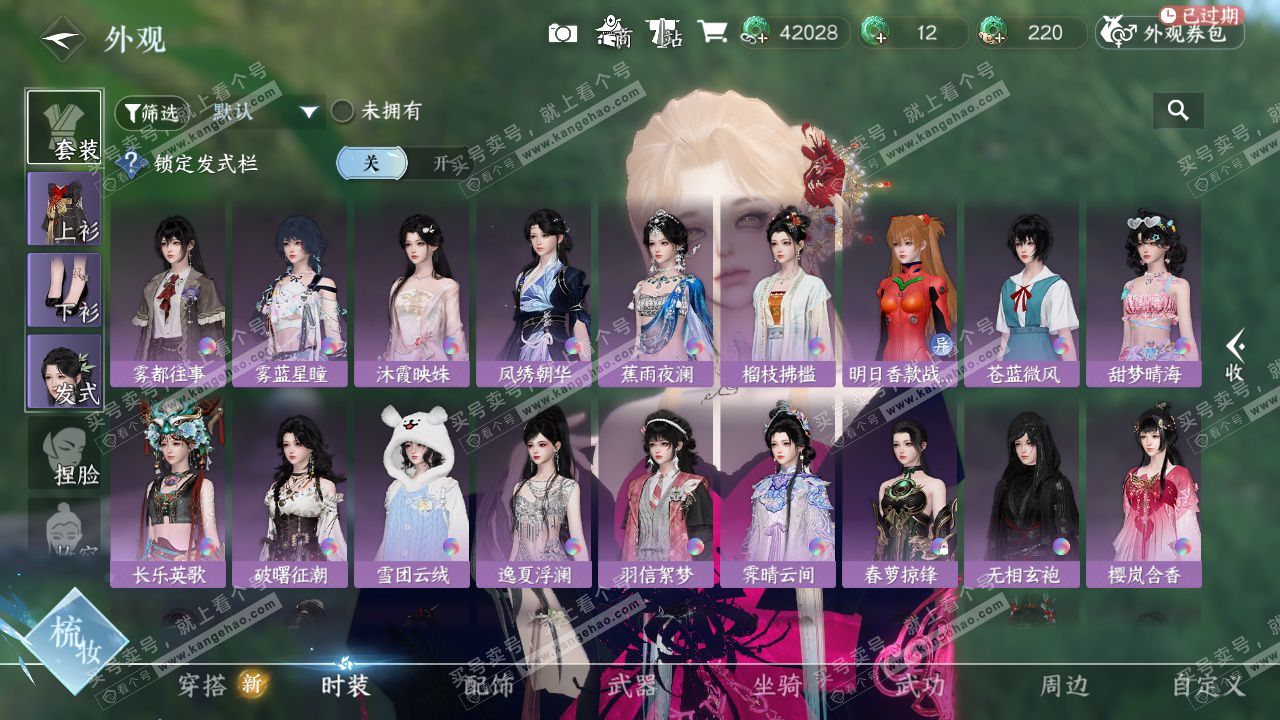Open the 外观券包 voucher pack
Viewport: 1280px width, 720px height.
(x=1170, y=33)
